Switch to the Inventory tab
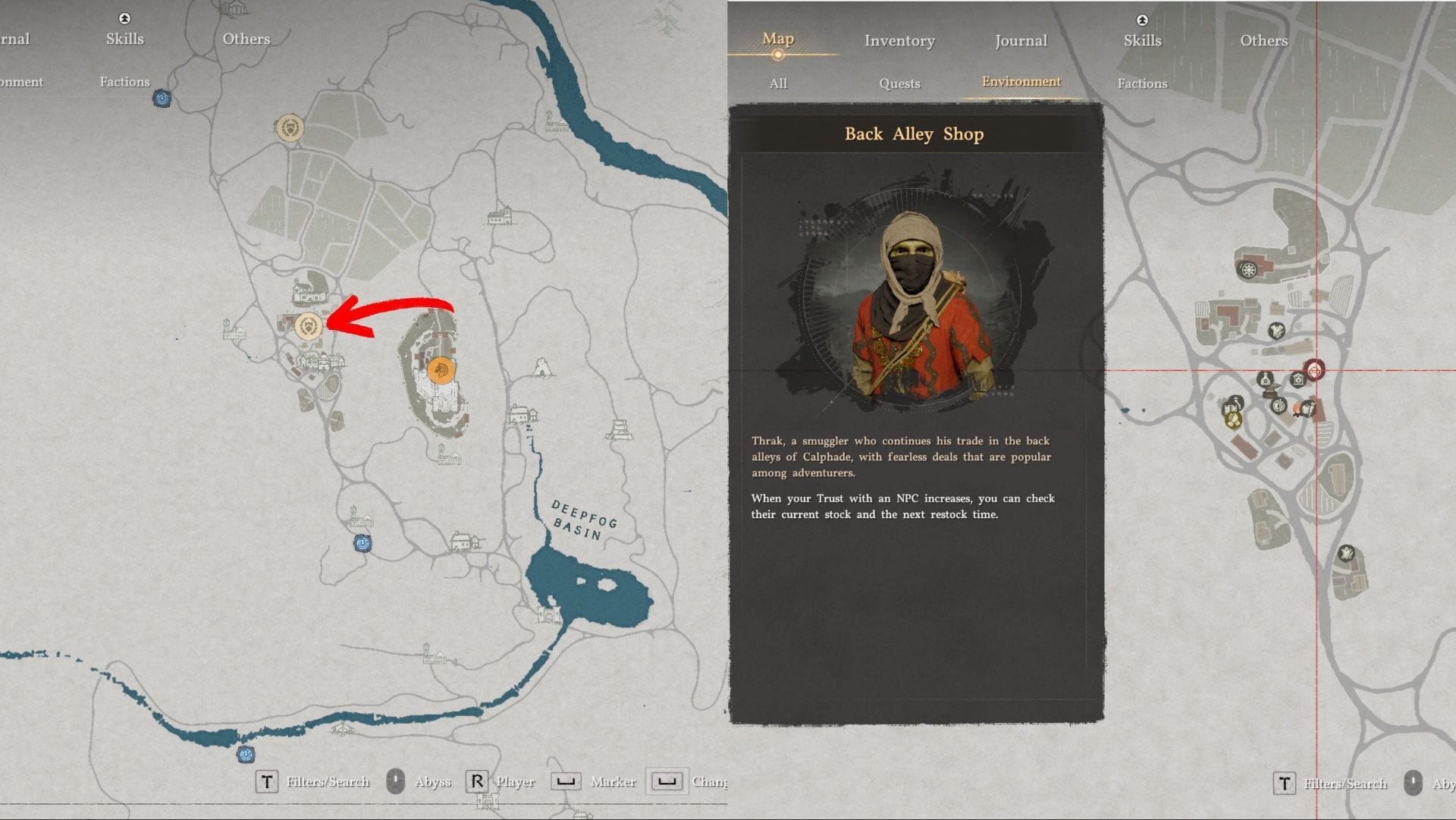Viewport: 1456px width, 820px height. 899,41
